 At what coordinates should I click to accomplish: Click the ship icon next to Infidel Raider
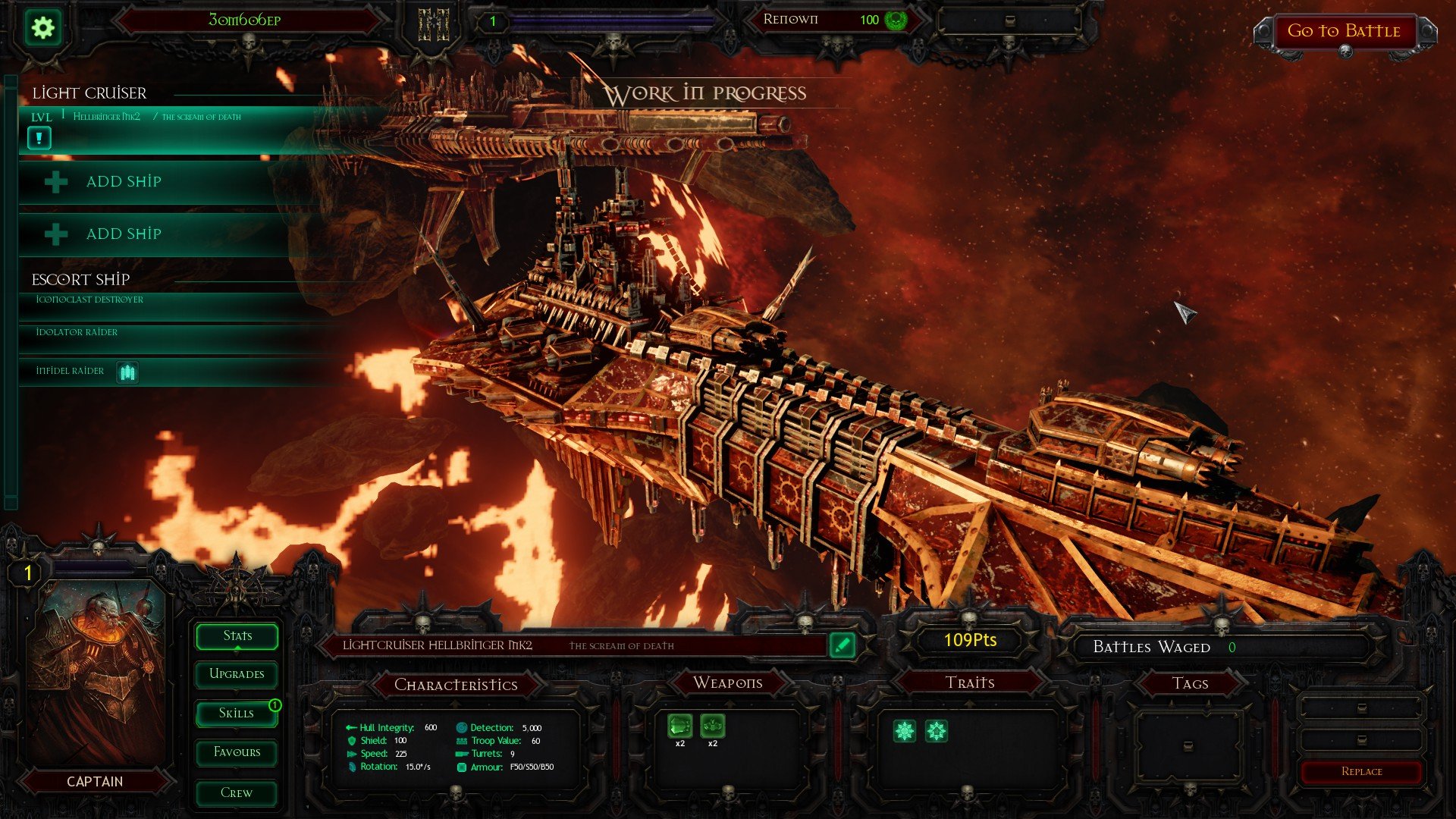127,372
